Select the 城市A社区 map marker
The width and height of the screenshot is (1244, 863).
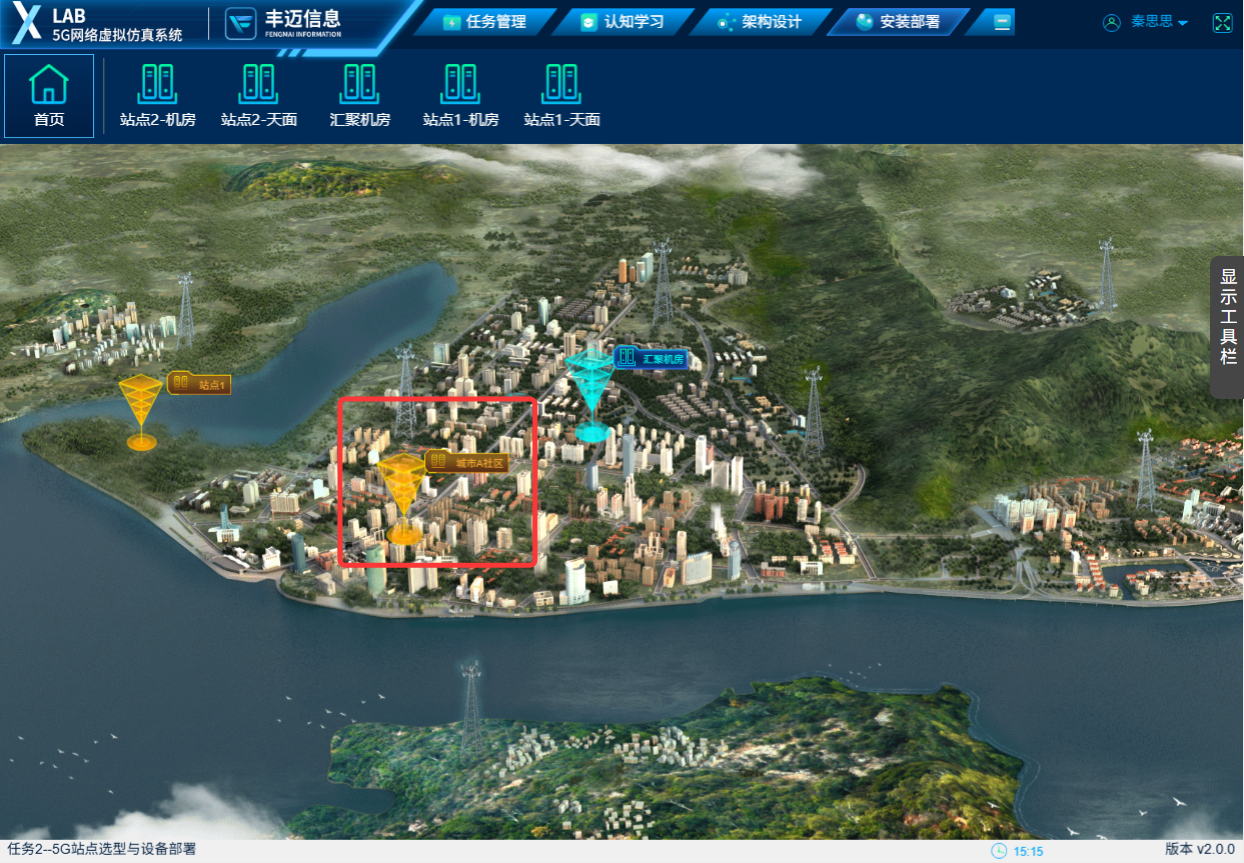pos(404,490)
